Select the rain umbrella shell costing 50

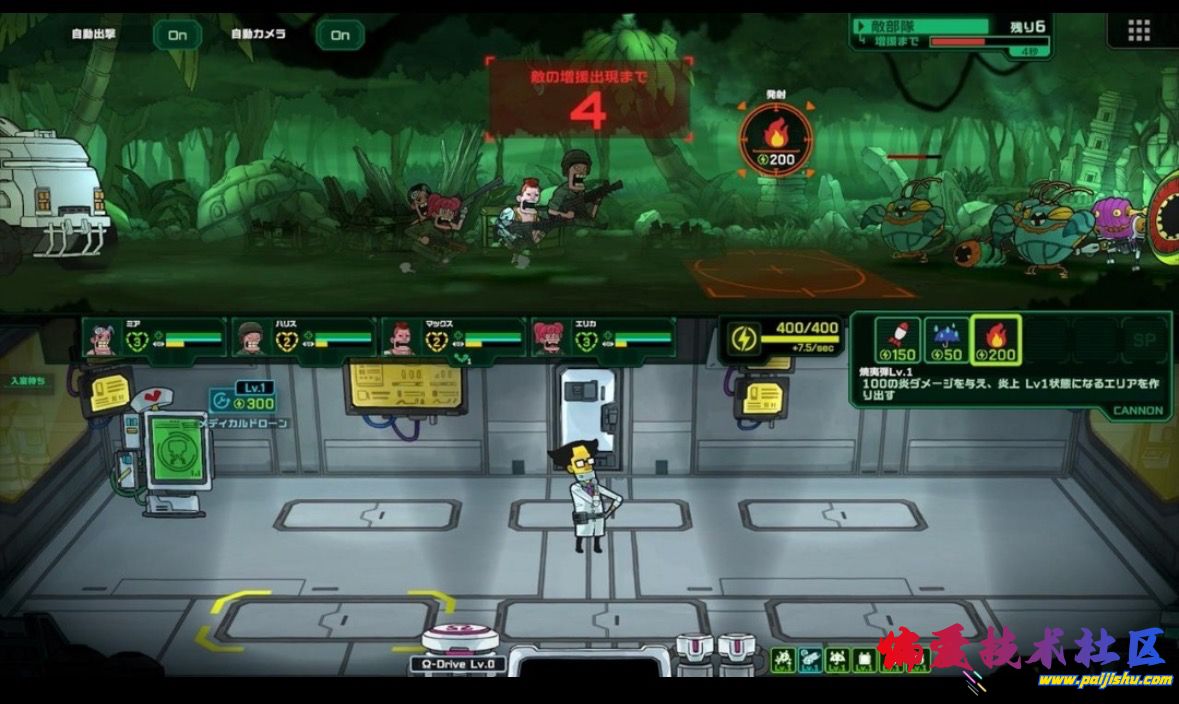[x=946, y=341]
